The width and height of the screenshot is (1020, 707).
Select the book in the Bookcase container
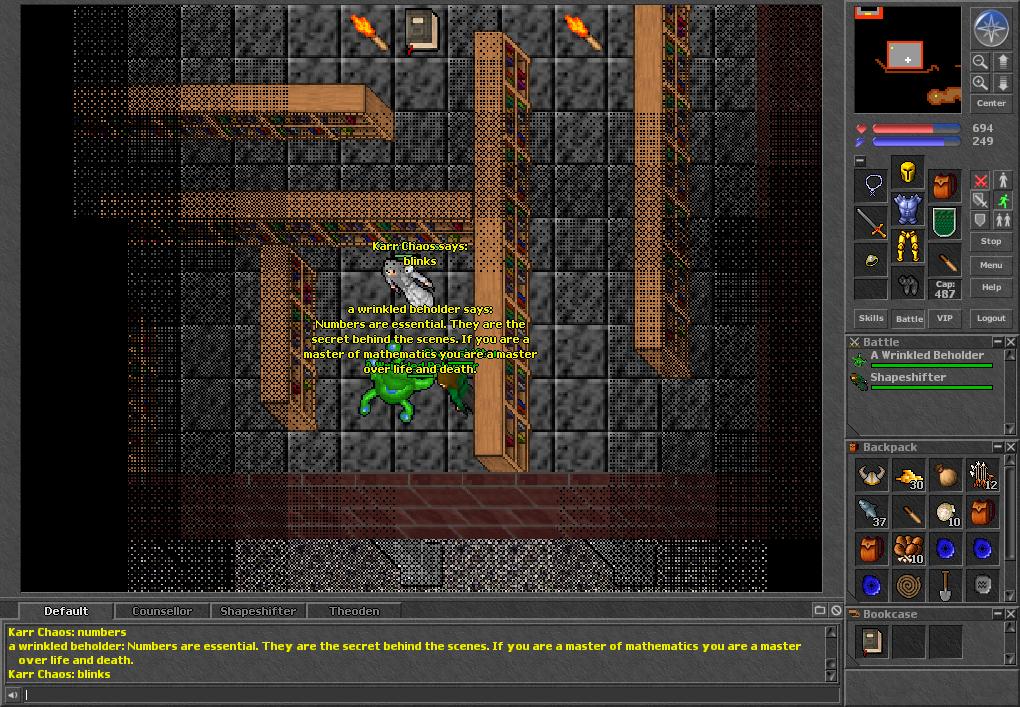pyautogui.click(x=871, y=641)
